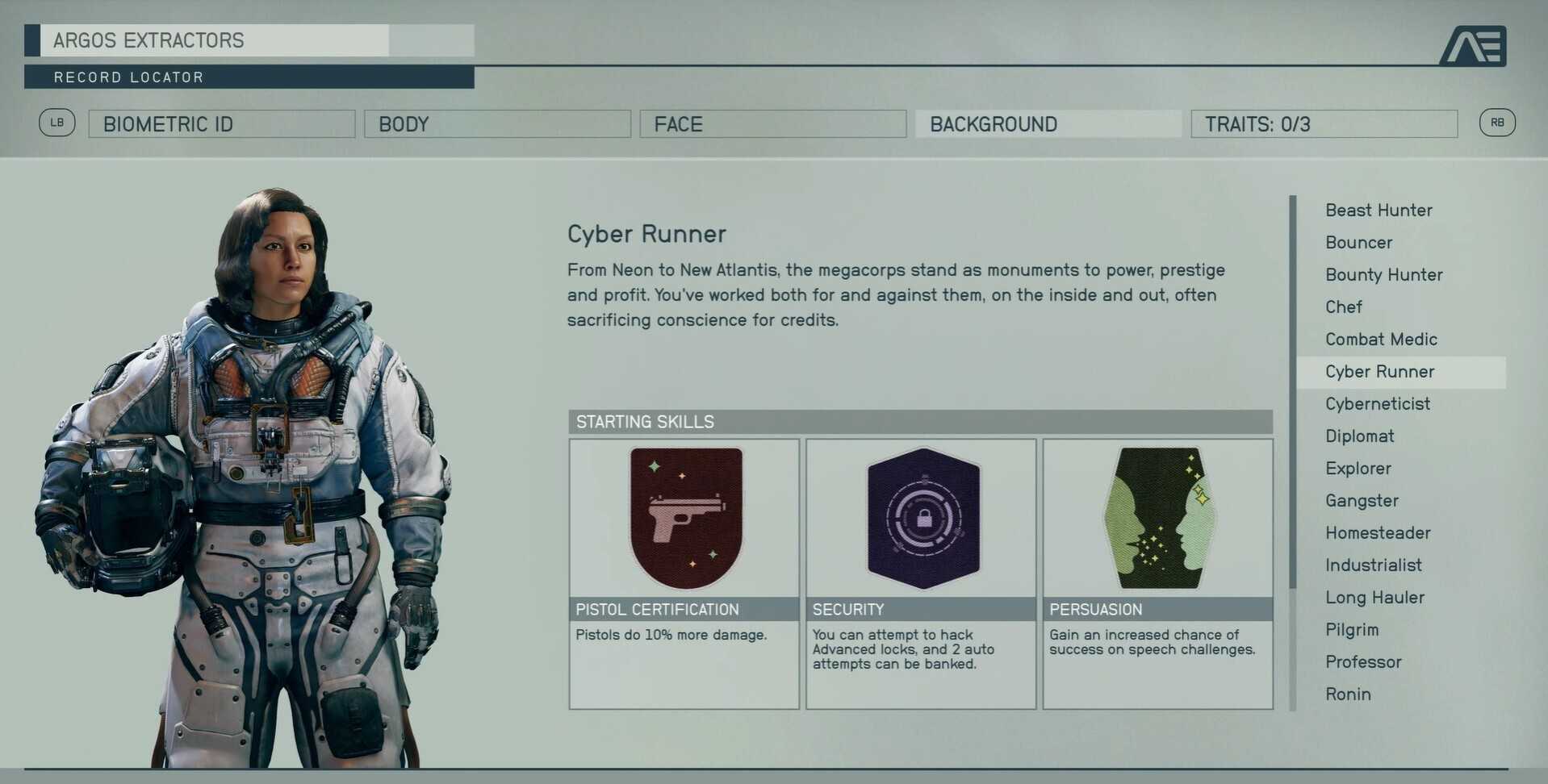Select the Homesteader background
This screenshot has height=784, width=1548.
[x=1378, y=533]
